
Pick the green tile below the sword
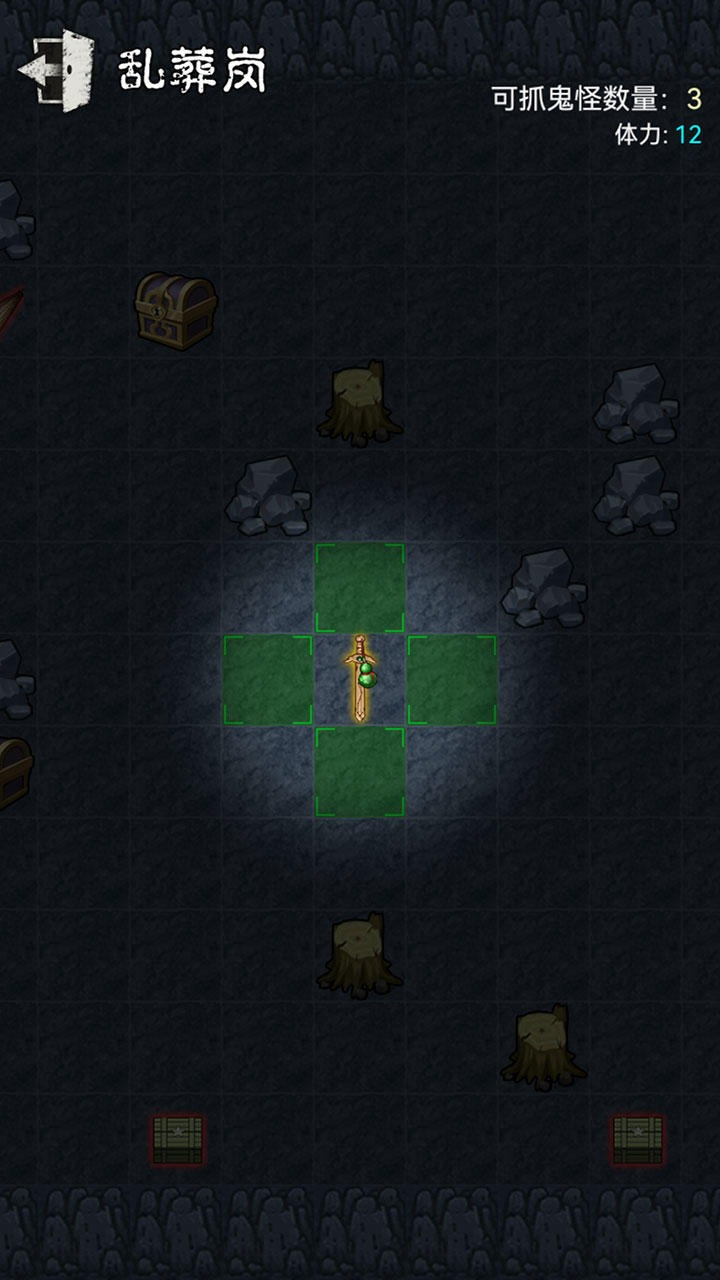click(360, 772)
